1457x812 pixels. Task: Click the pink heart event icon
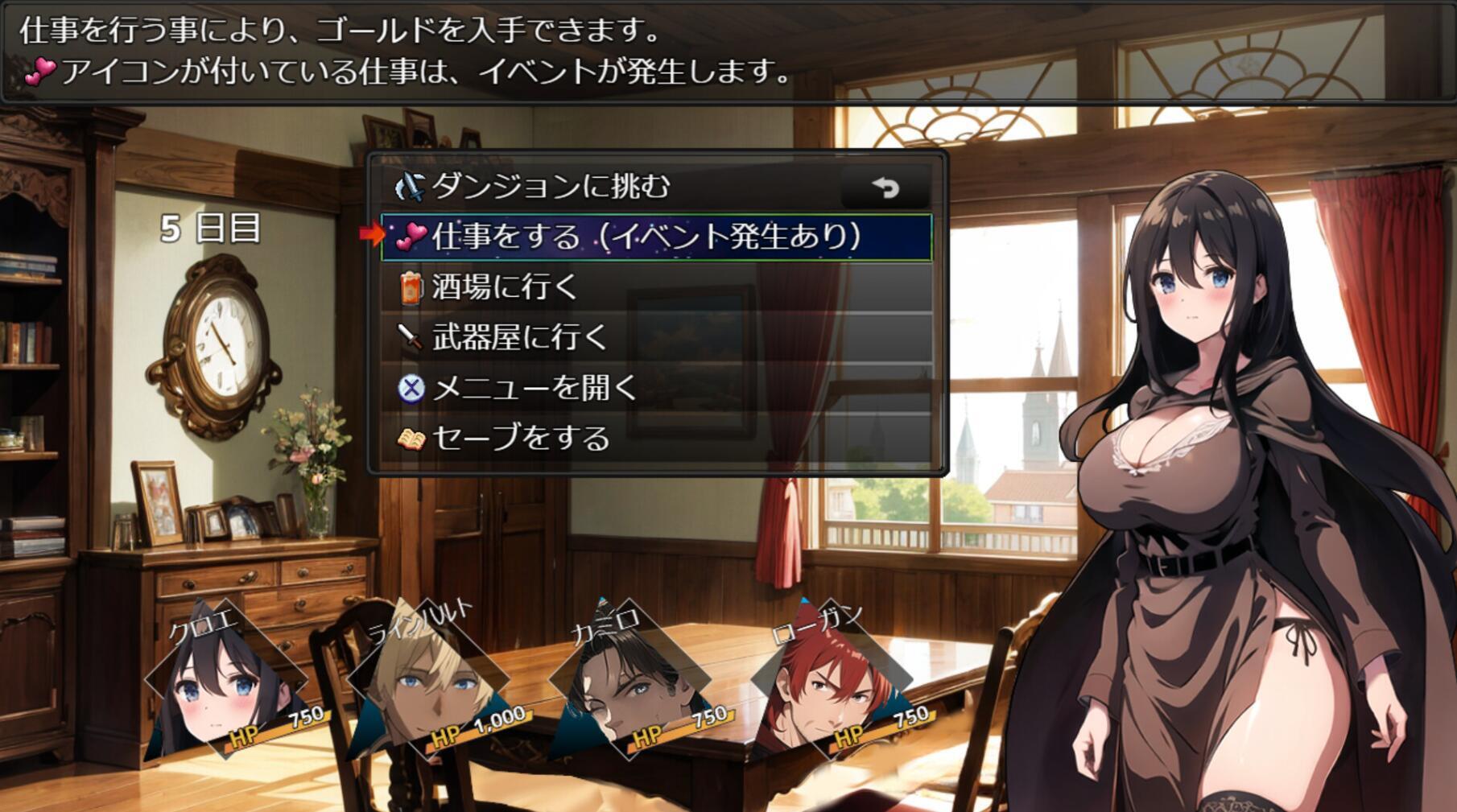(x=412, y=233)
